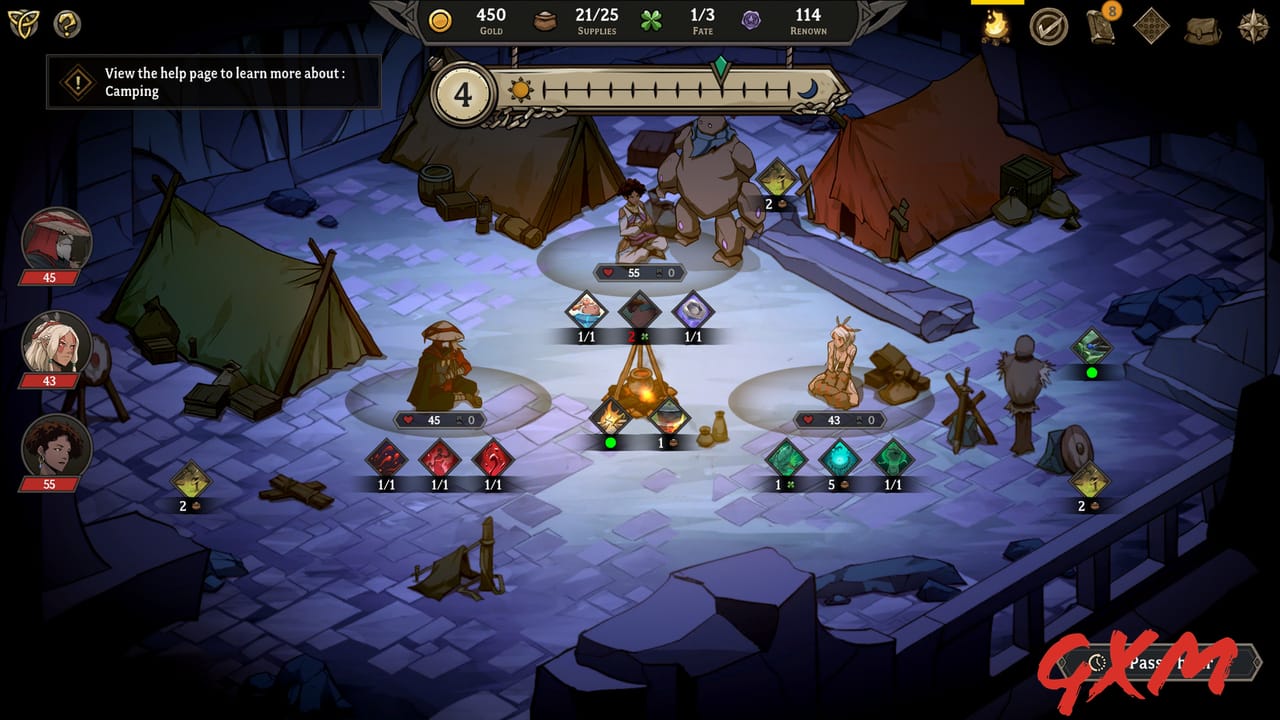This screenshot has width=1280, height=720.
Task: Open the codex scroll with the 8 badge
Action: [1100, 28]
